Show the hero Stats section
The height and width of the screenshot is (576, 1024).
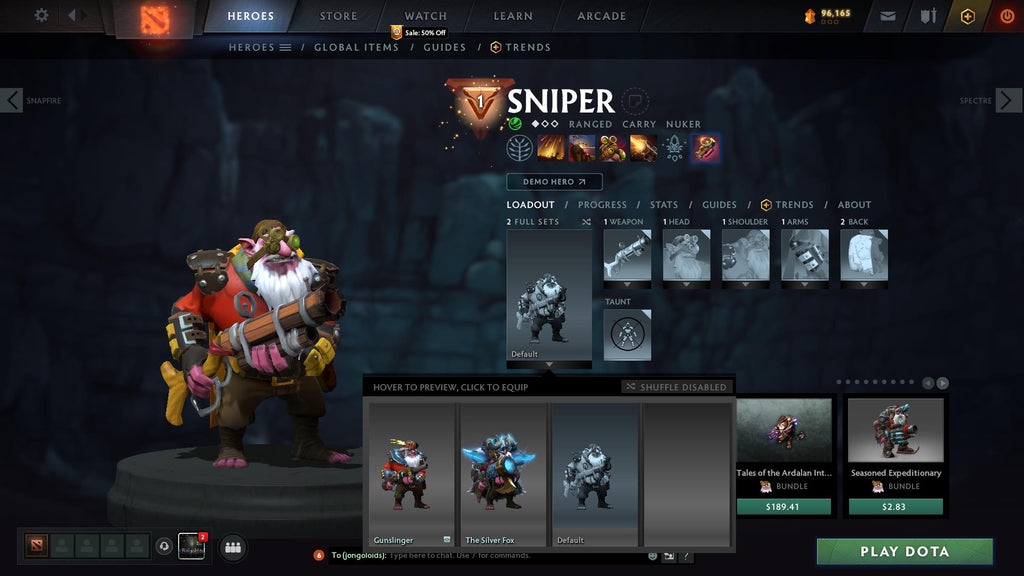(x=664, y=205)
